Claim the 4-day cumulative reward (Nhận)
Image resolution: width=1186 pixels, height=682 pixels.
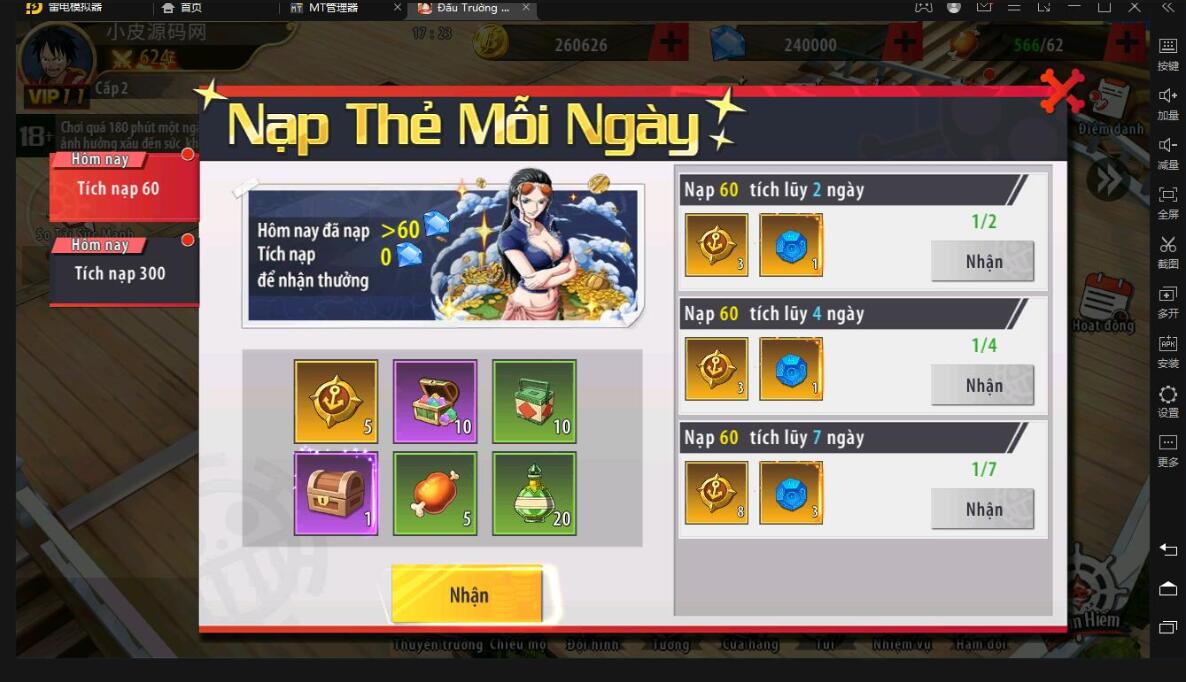coord(983,386)
